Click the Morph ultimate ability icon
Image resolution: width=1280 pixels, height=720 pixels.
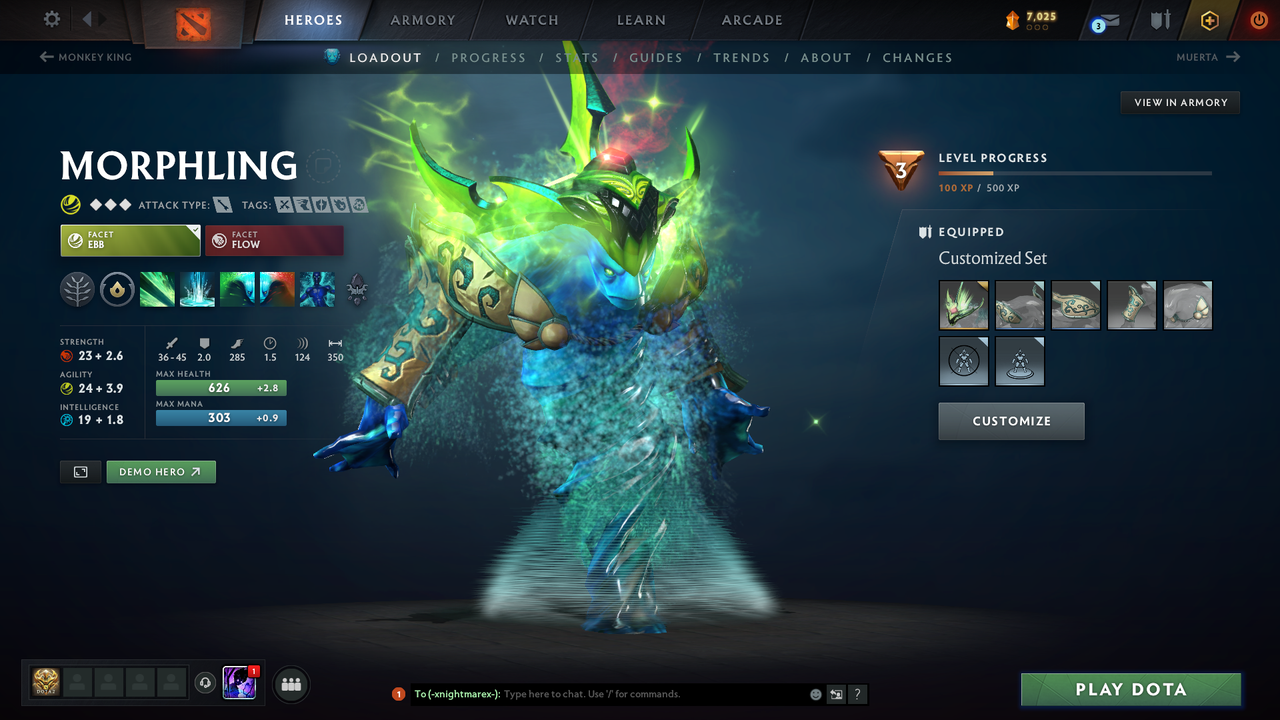tap(317, 289)
